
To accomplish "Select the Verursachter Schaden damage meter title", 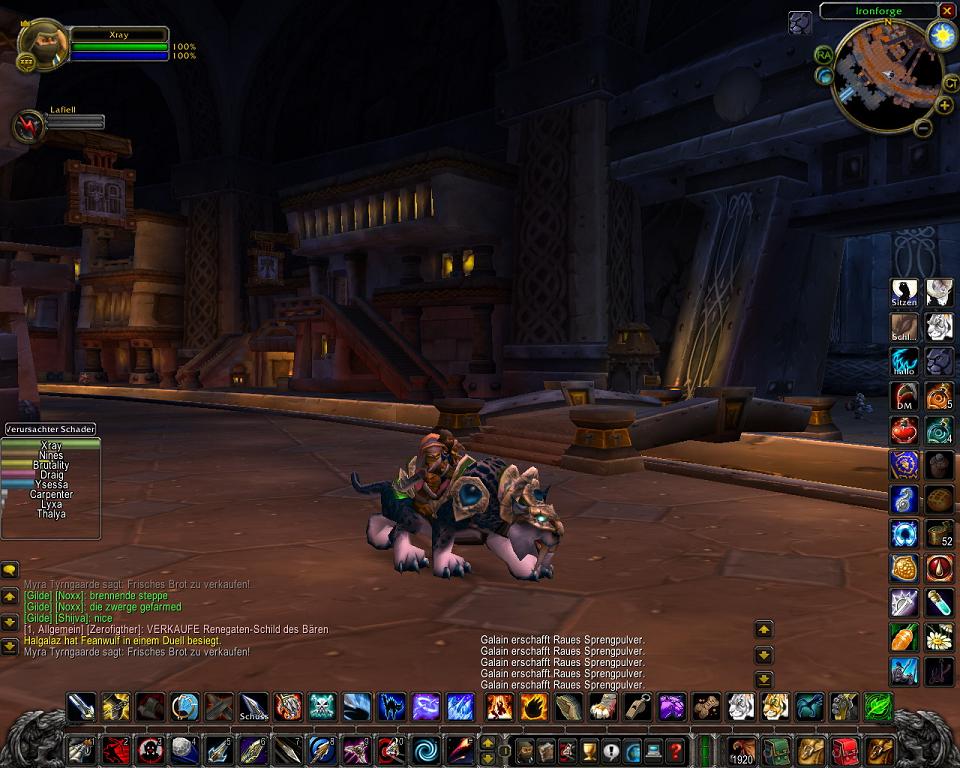I will point(50,429).
